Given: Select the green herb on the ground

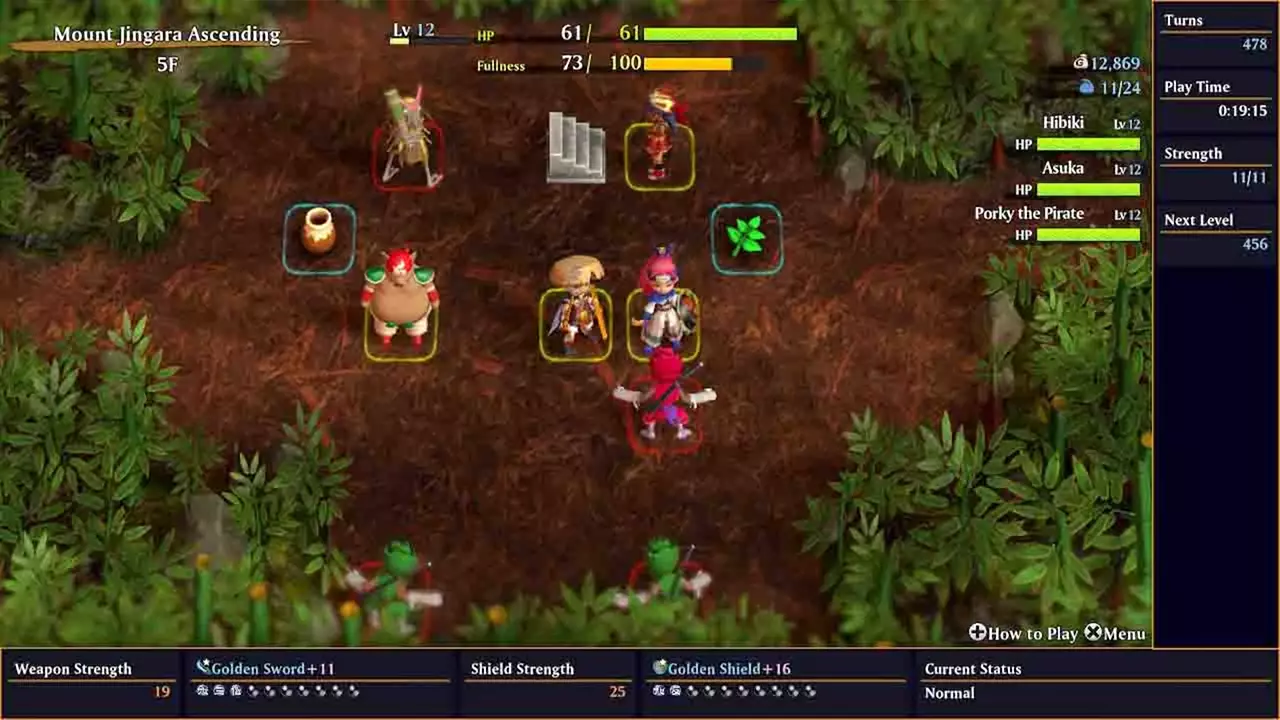Looking at the screenshot, I should [746, 238].
